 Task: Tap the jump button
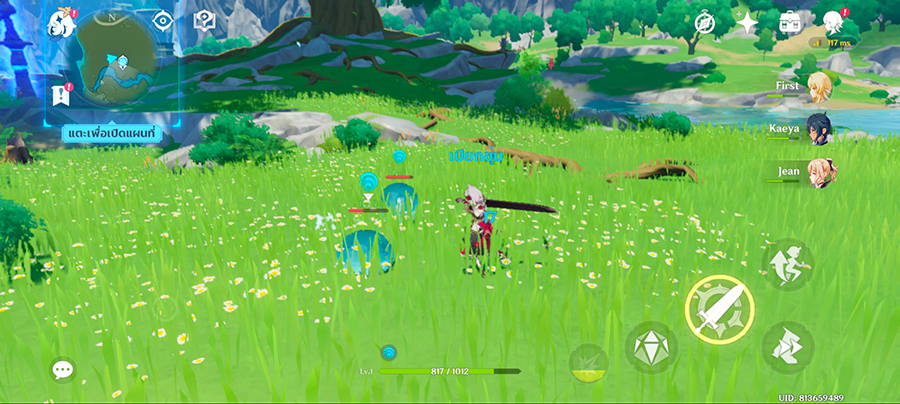(x=788, y=264)
